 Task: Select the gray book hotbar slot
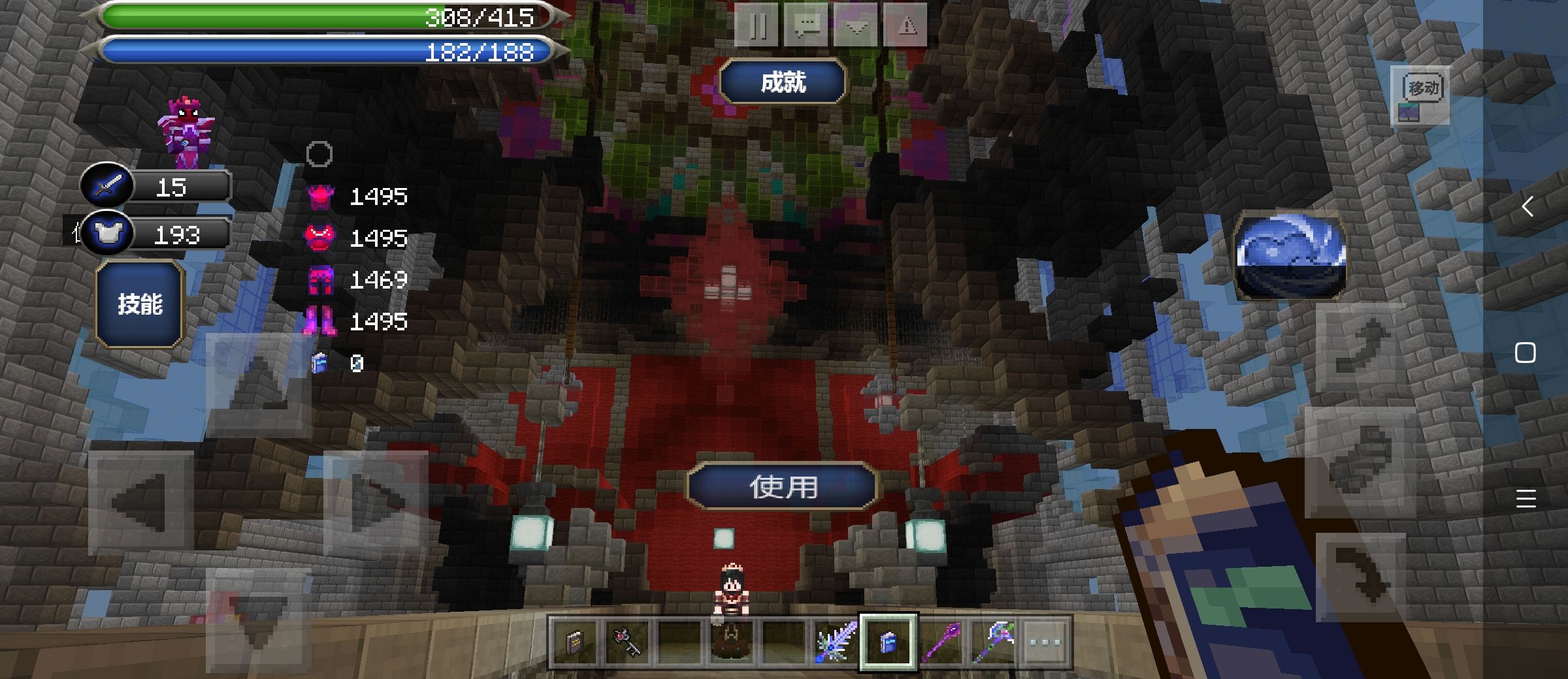pyautogui.click(x=574, y=642)
